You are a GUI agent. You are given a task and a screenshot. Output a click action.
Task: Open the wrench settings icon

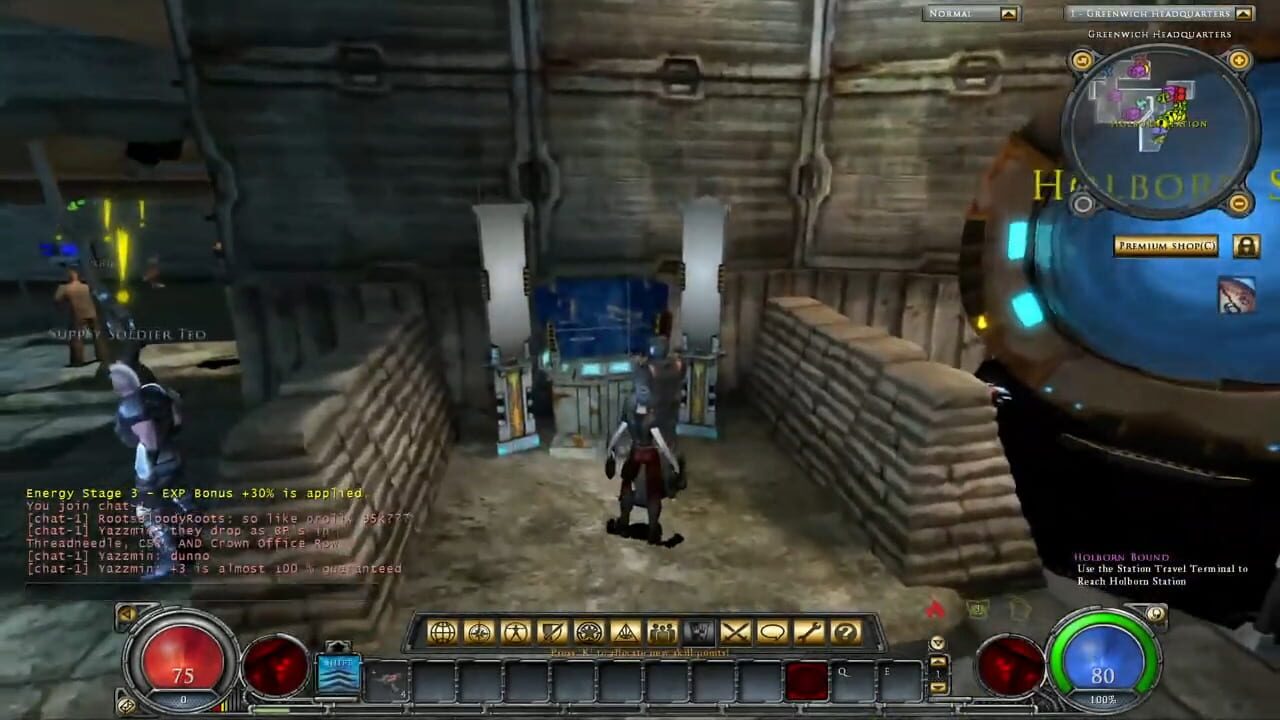[812, 631]
